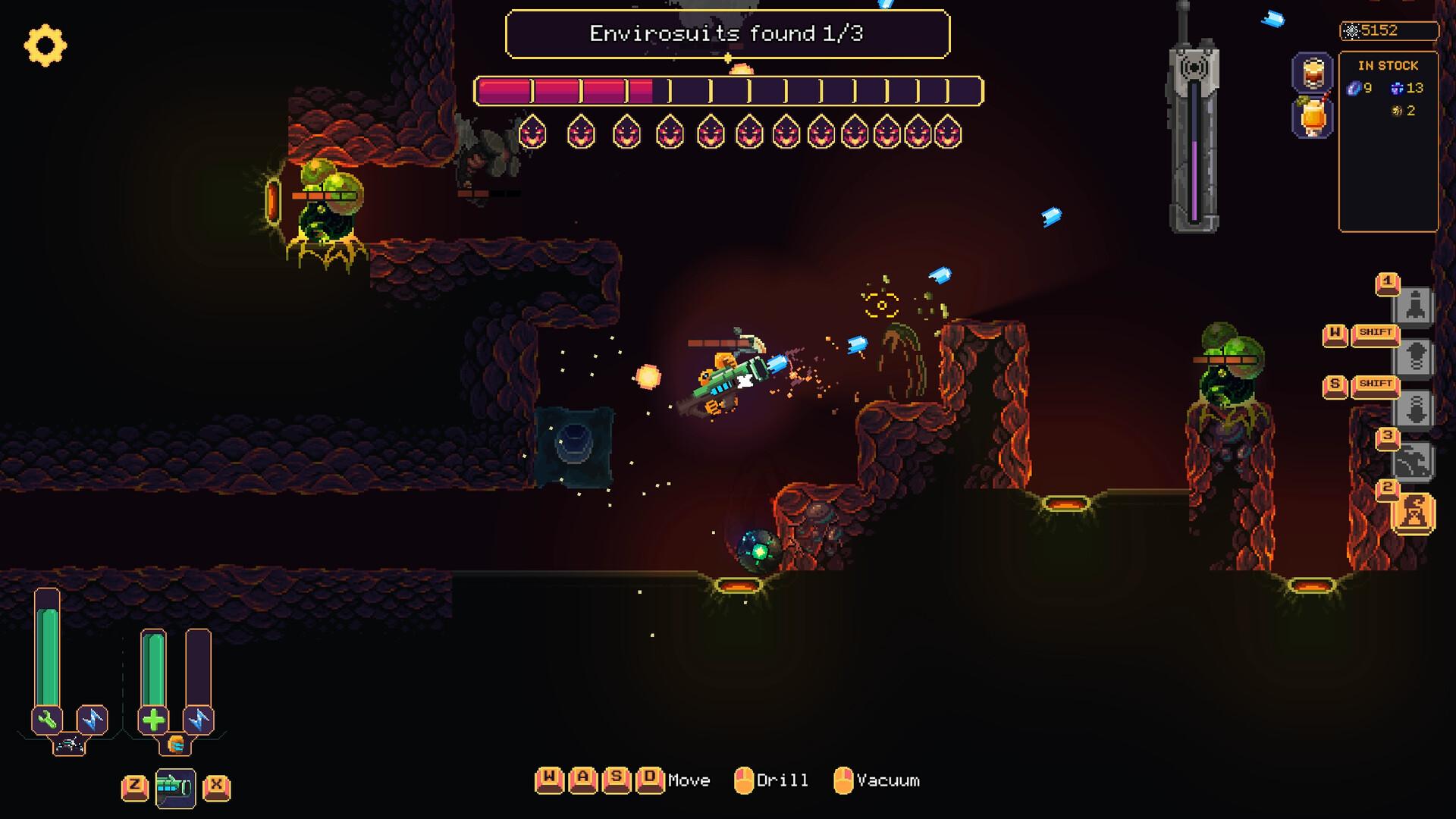Click the orange capsule icon under the health gauge

[x=175, y=746]
